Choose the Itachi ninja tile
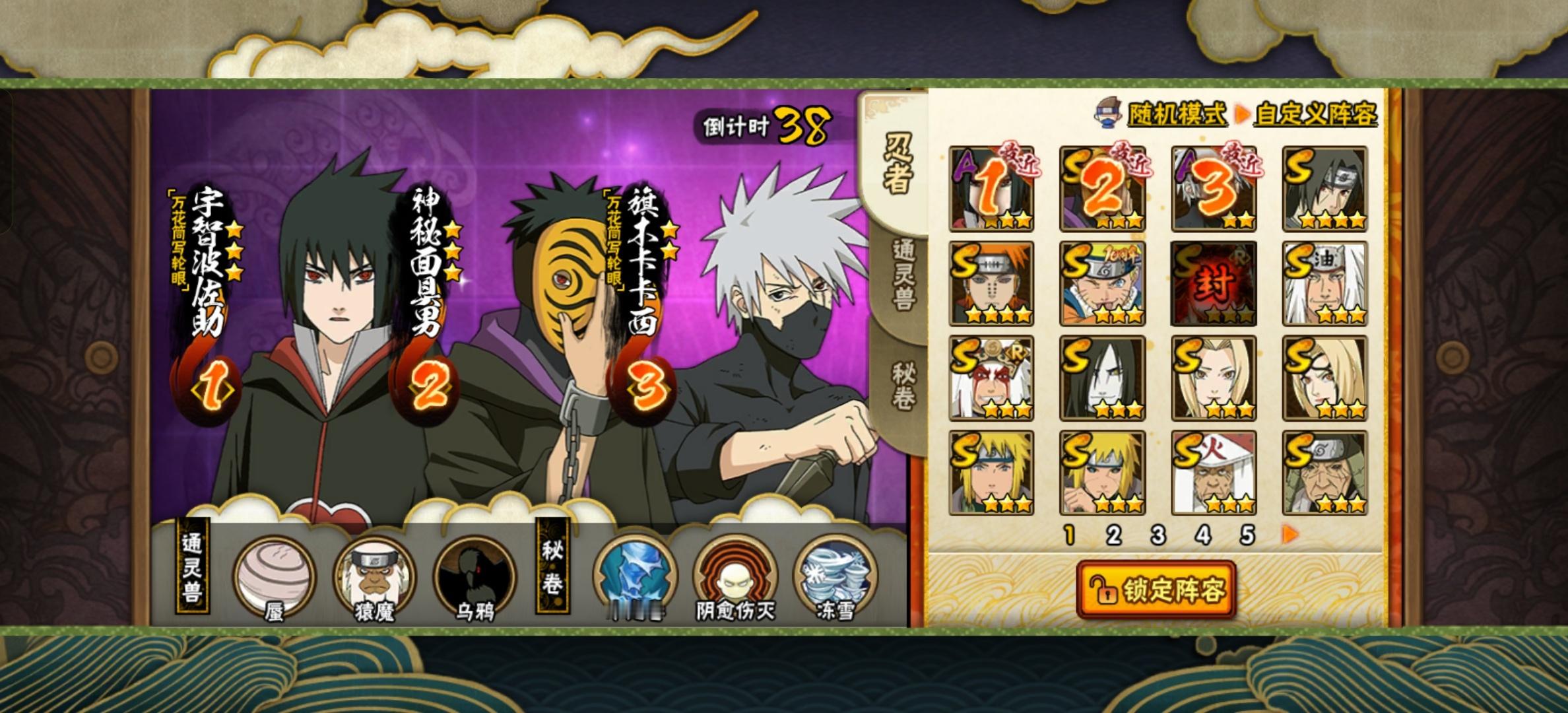Screen dimensions: 1568x713 pyautogui.click(x=1324, y=189)
